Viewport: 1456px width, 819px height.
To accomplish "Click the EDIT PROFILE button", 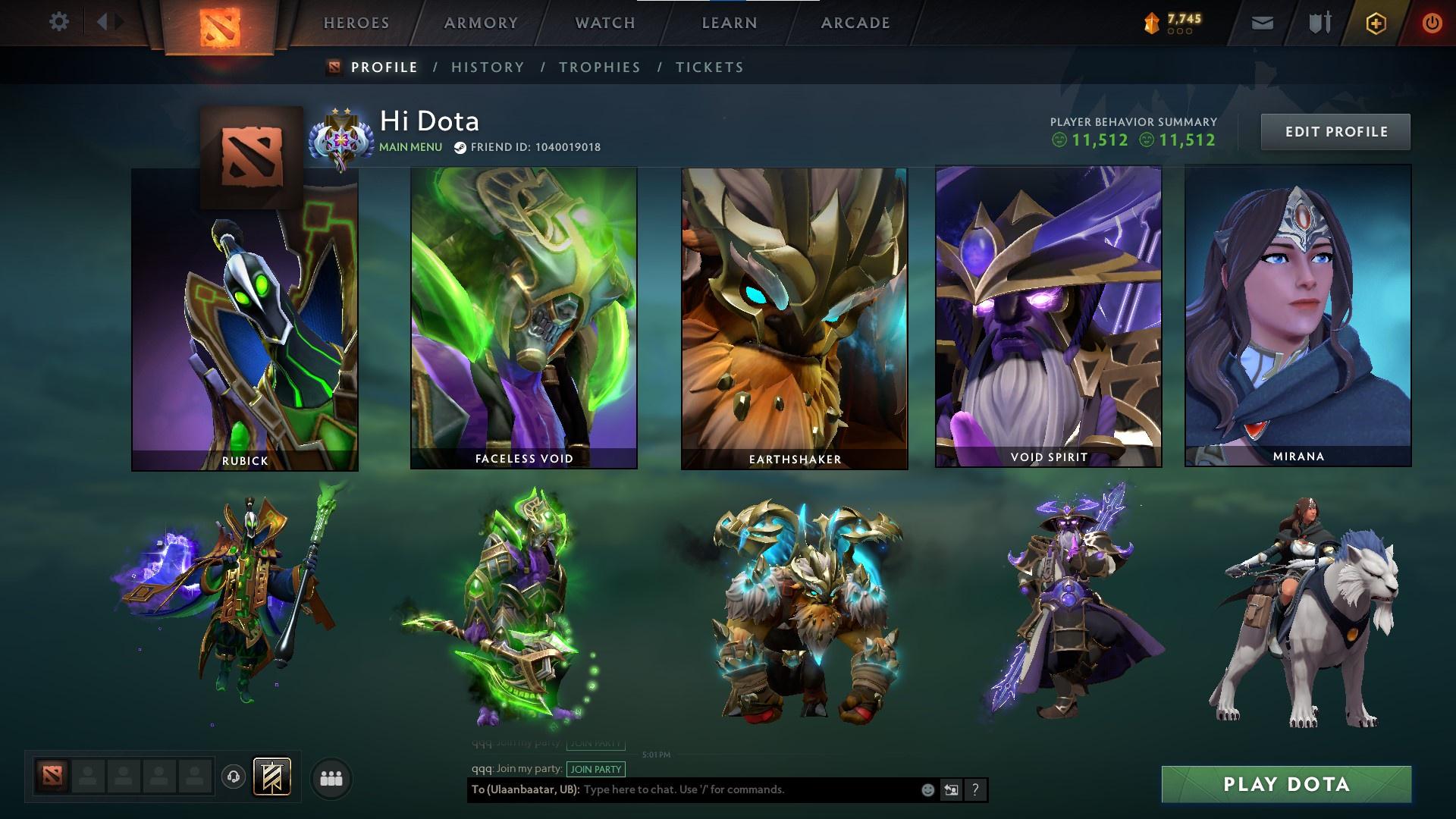I will pos(1335,131).
